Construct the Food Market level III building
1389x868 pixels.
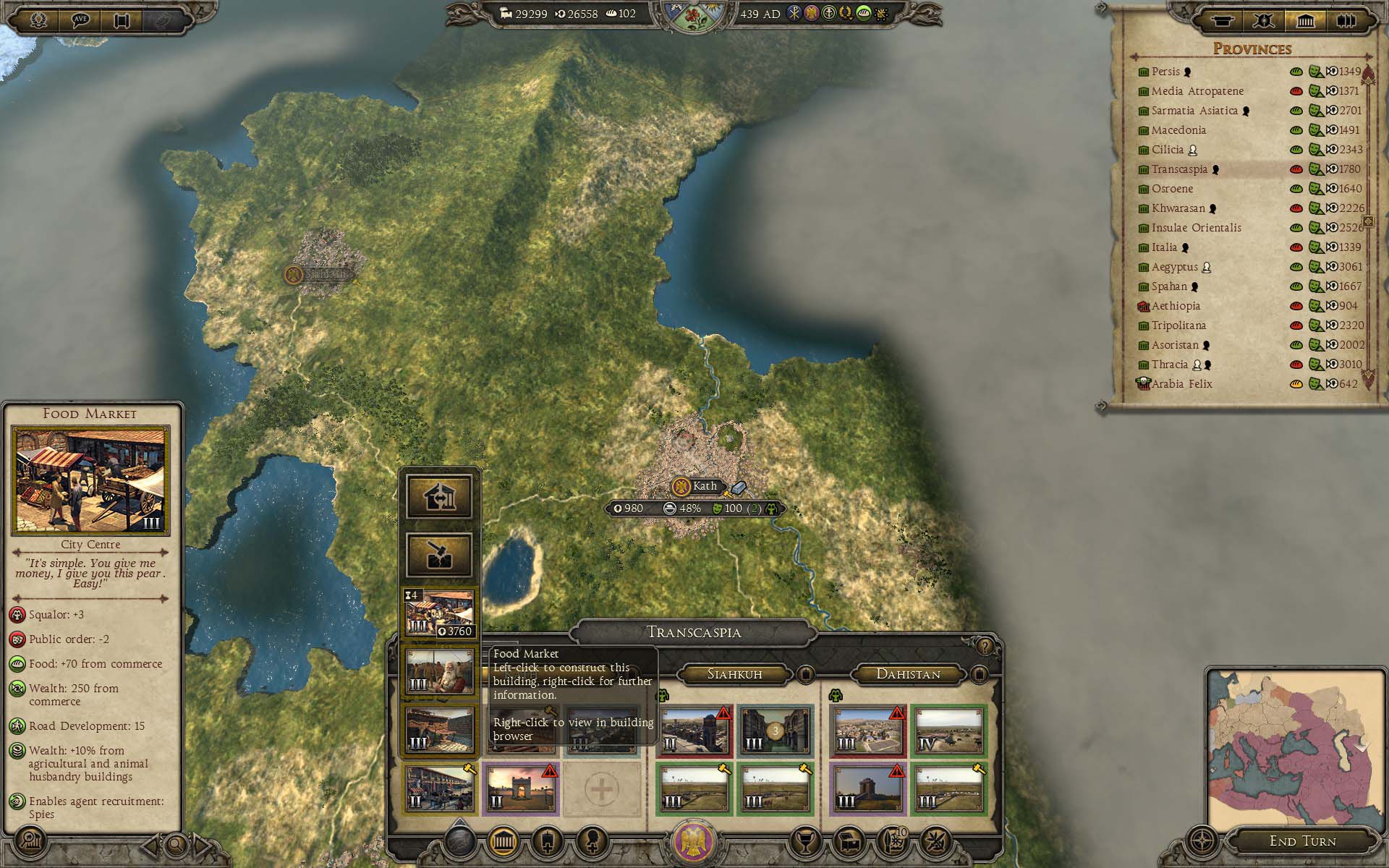[x=439, y=613]
